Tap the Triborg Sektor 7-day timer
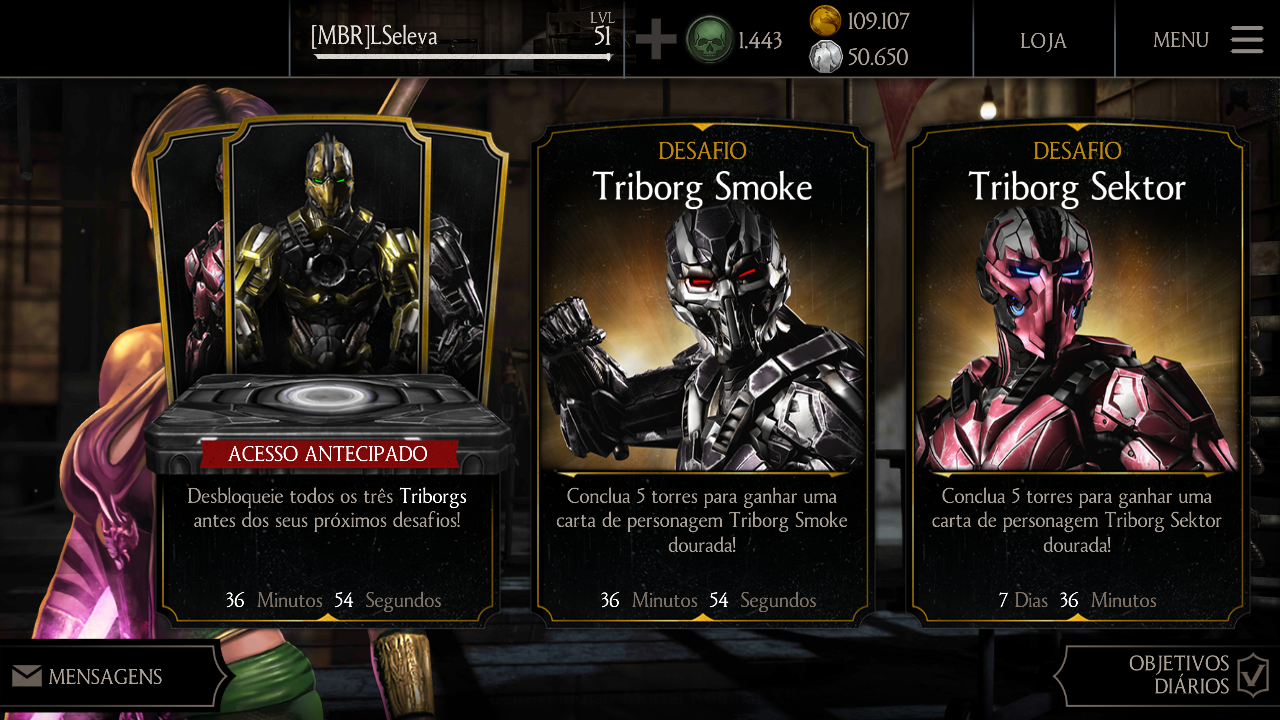 (1077, 600)
